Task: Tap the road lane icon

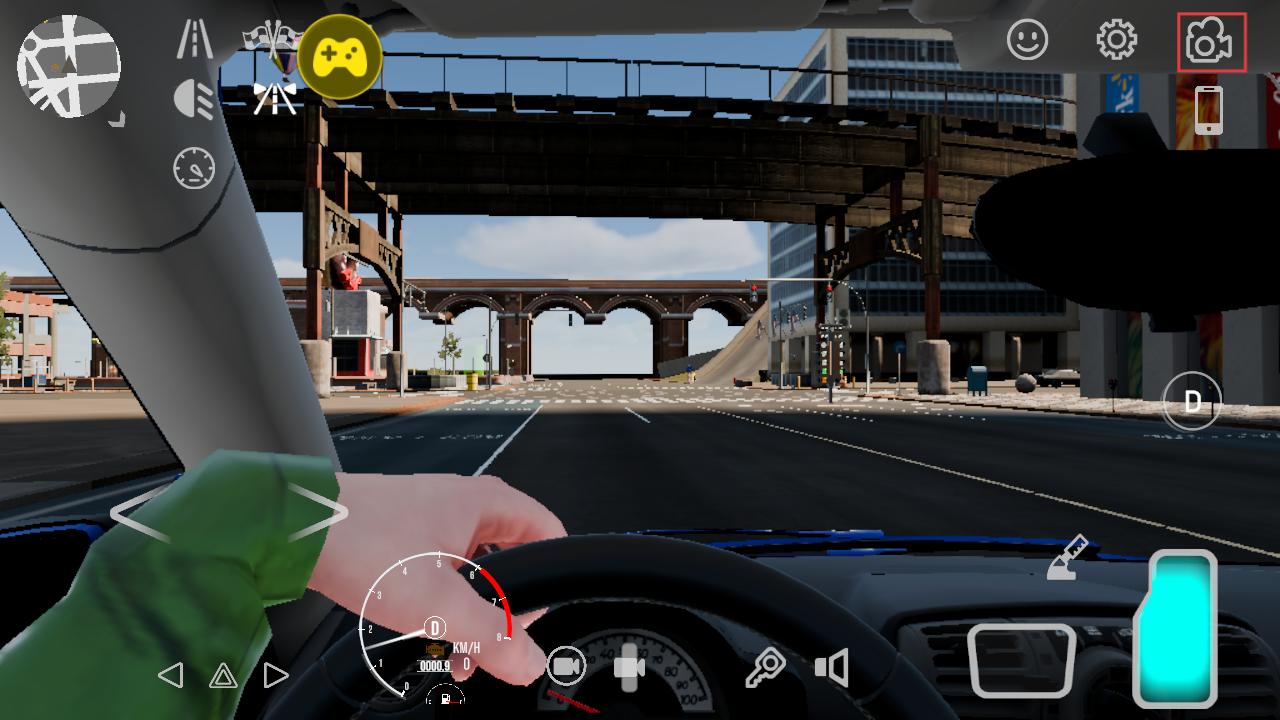Action: pos(194,38)
